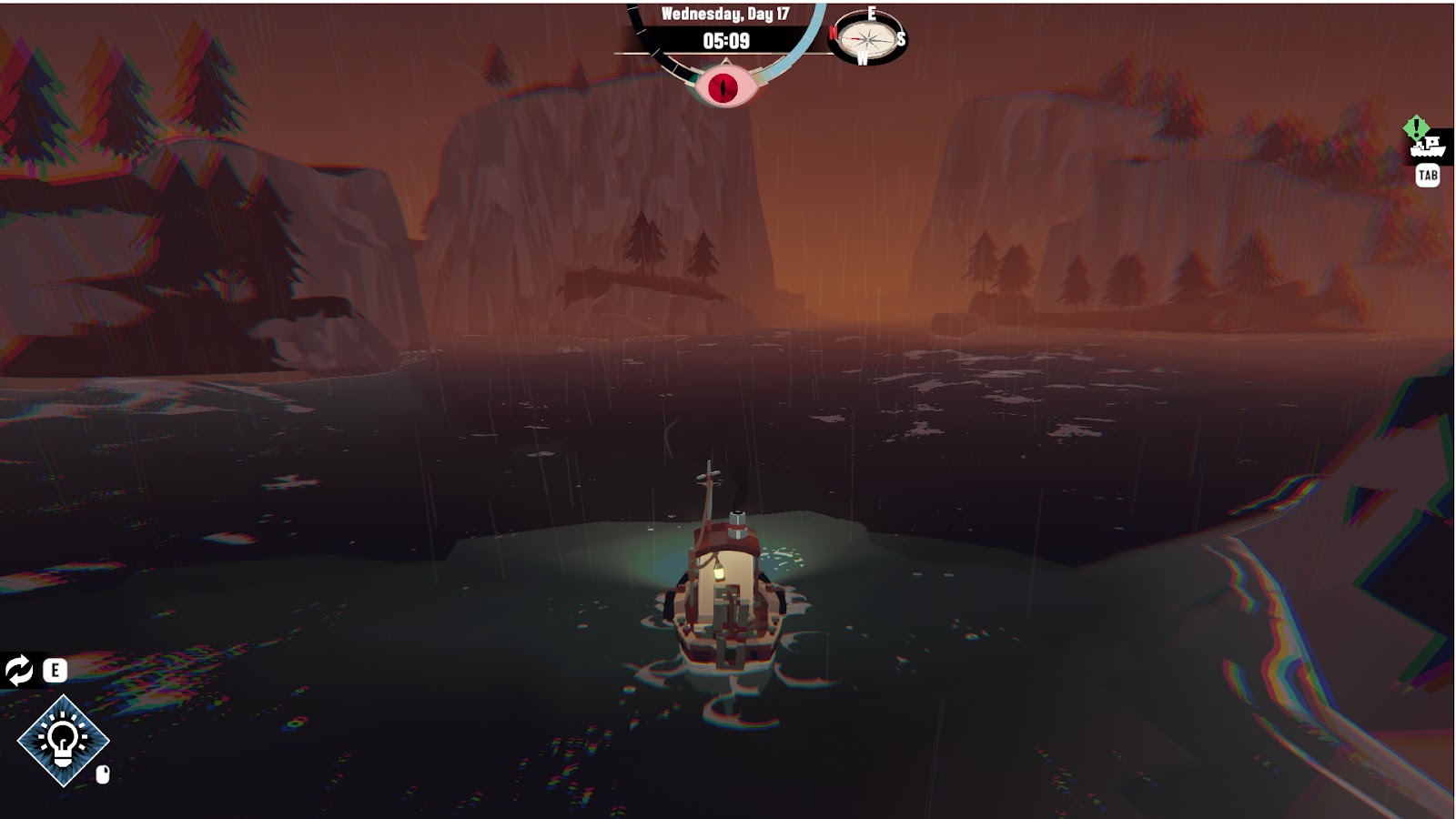Click the red panic eye indicator
This screenshot has height=819, width=1456.
tap(725, 86)
